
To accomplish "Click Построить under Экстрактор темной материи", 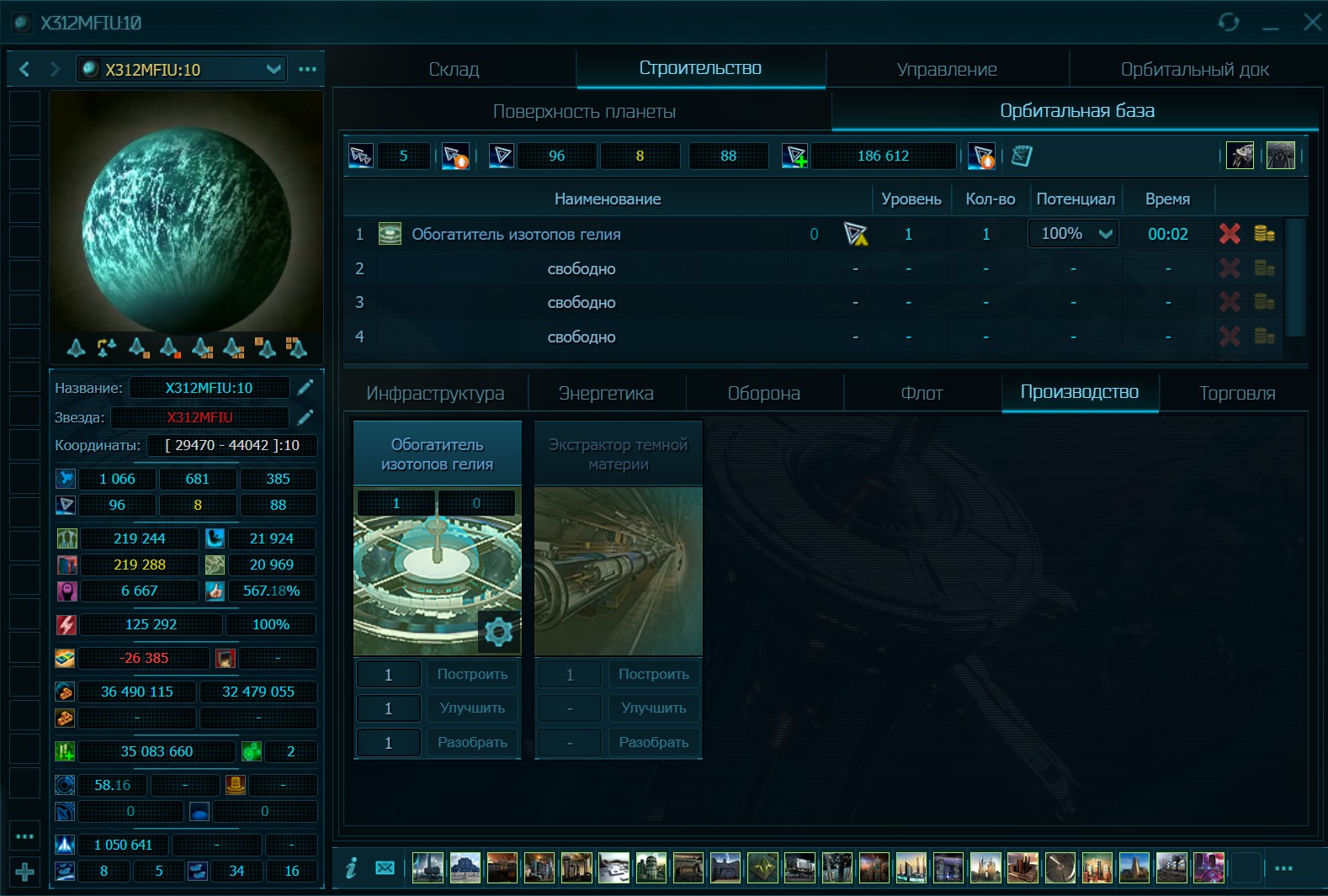I will click(x=654, y=674).
